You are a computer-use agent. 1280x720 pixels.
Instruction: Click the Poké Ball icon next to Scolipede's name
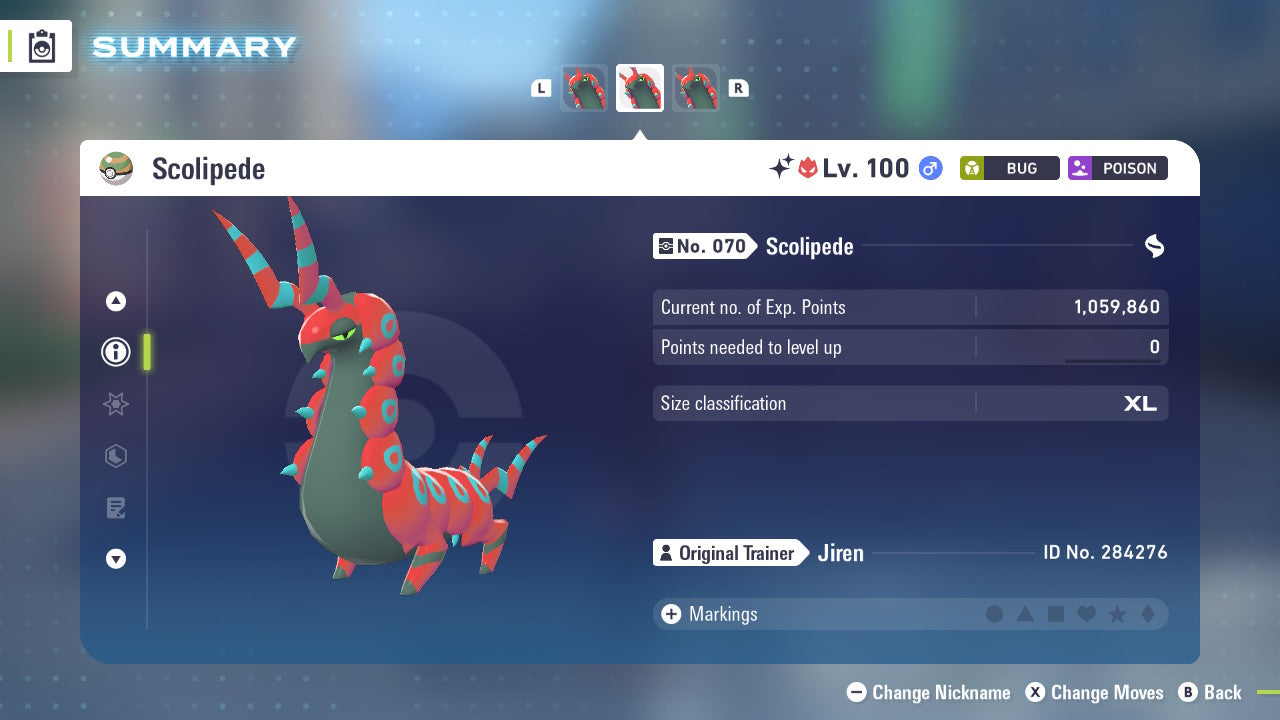pyautogui.click(x=116, y=168)
